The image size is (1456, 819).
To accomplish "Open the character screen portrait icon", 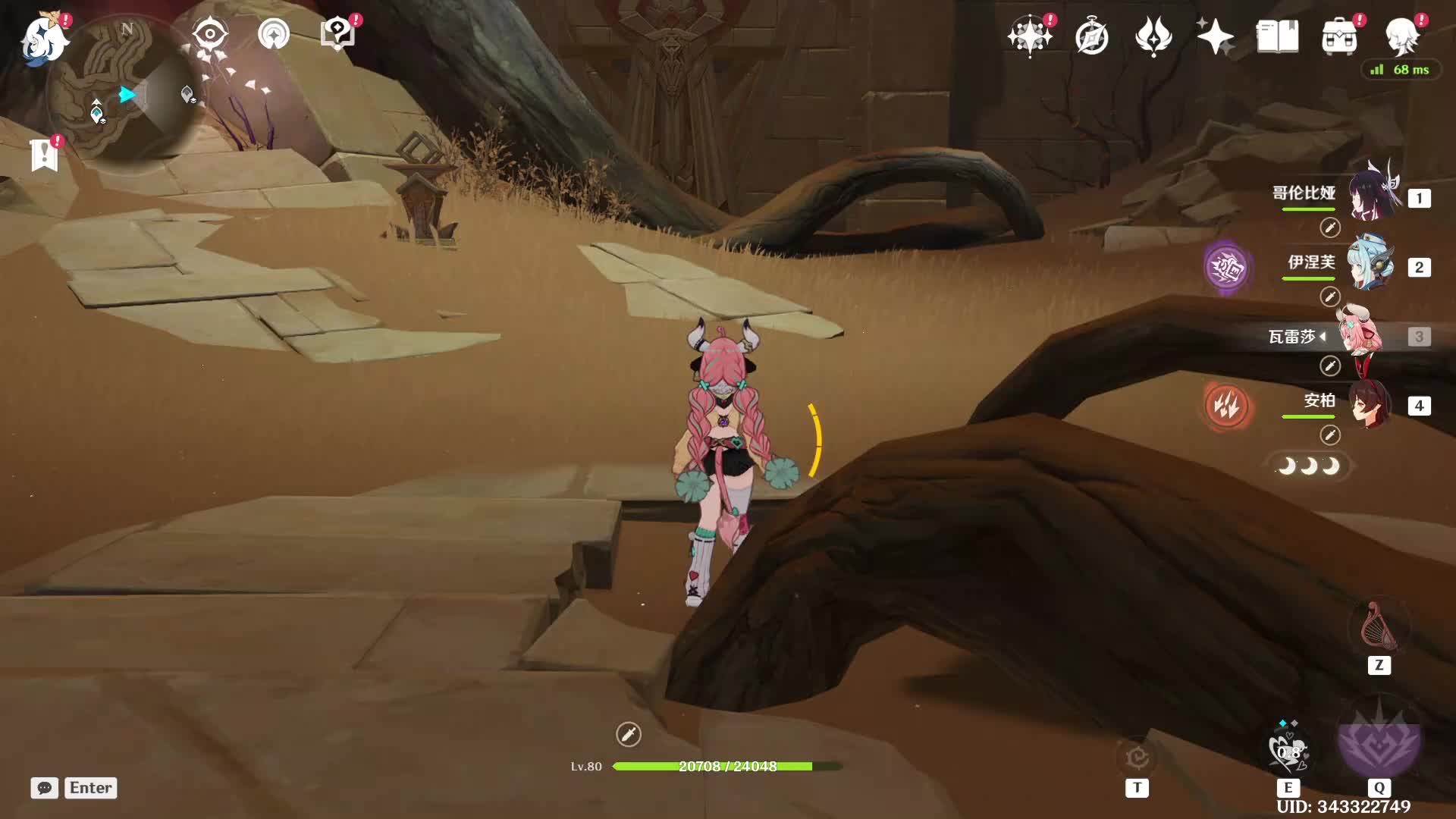I will coord(1401,36).
